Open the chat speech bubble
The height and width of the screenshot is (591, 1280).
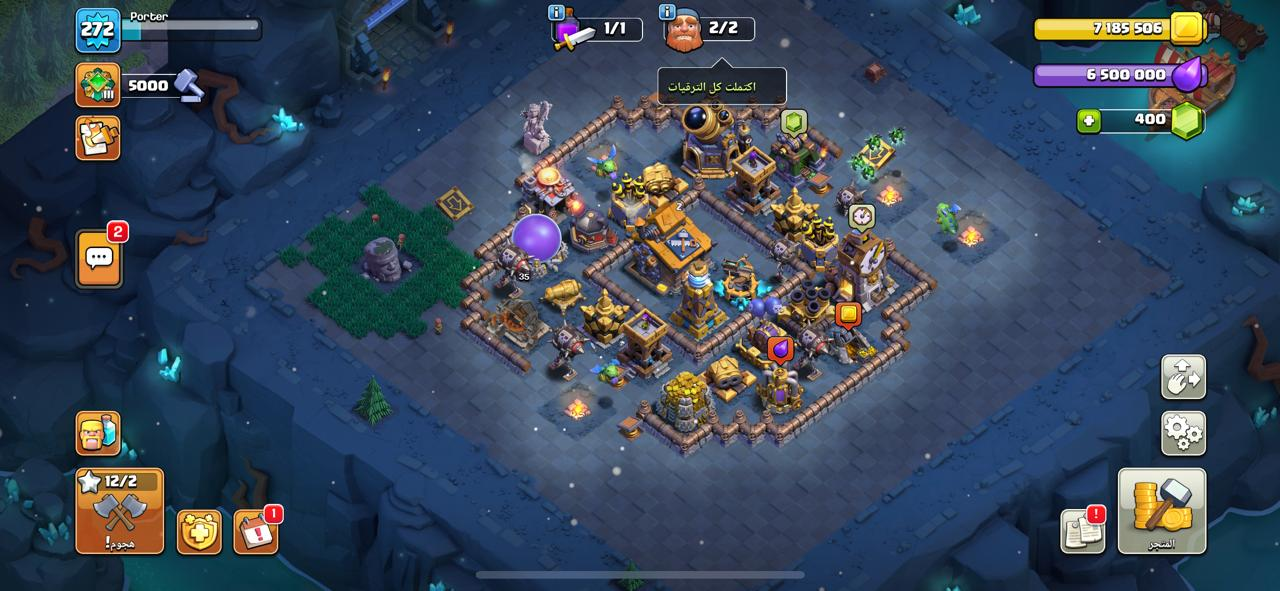pyautogui.click(x=98, y=258)
